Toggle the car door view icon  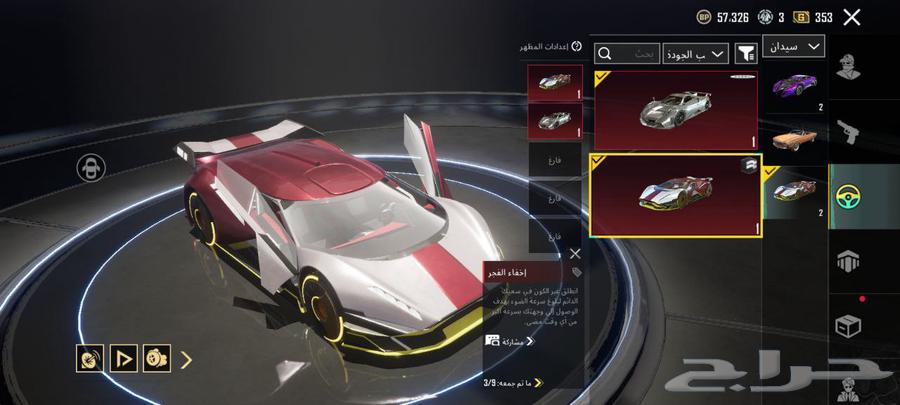coord(91,168)
